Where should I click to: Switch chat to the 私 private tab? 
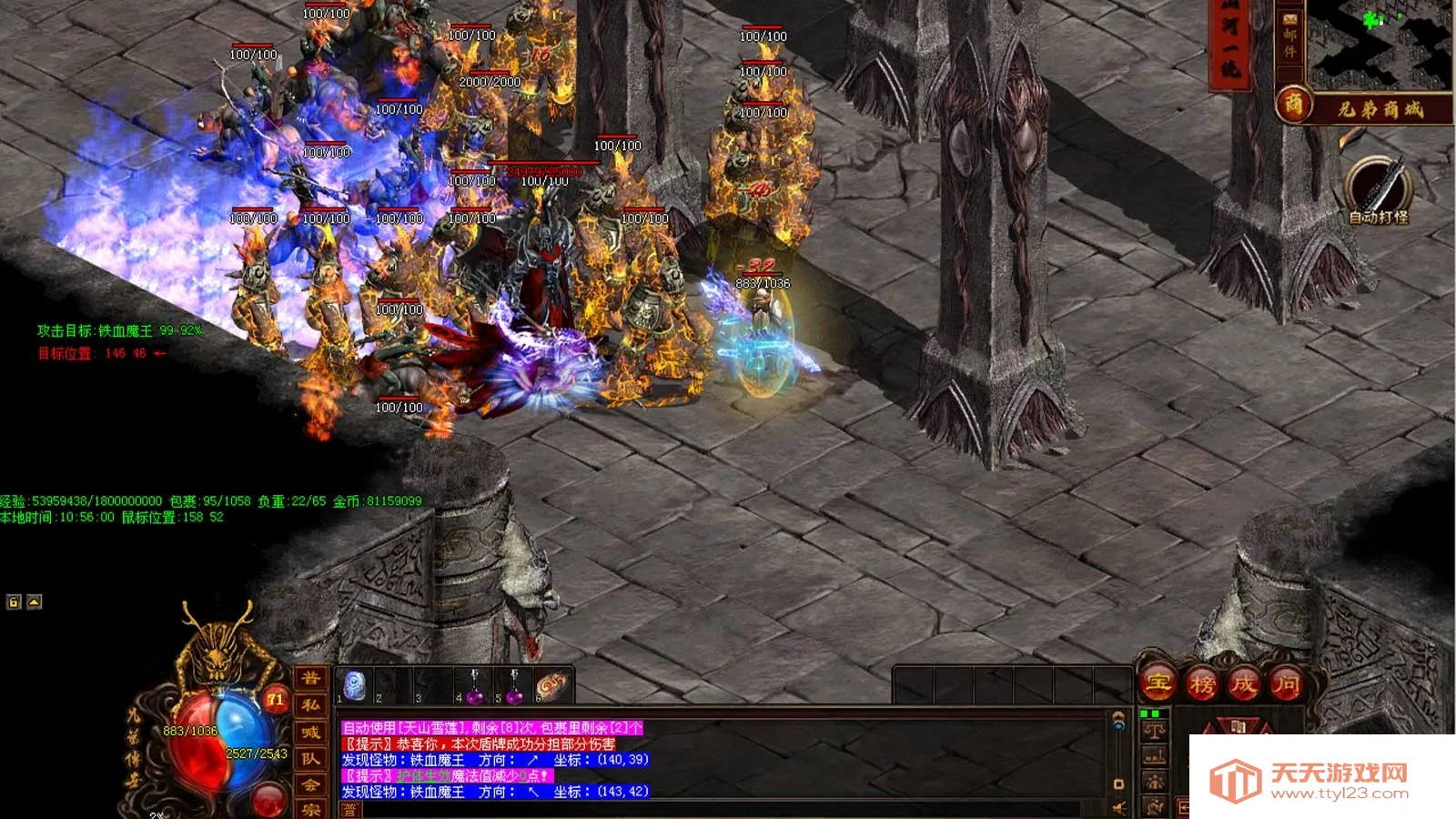point(310,705)
